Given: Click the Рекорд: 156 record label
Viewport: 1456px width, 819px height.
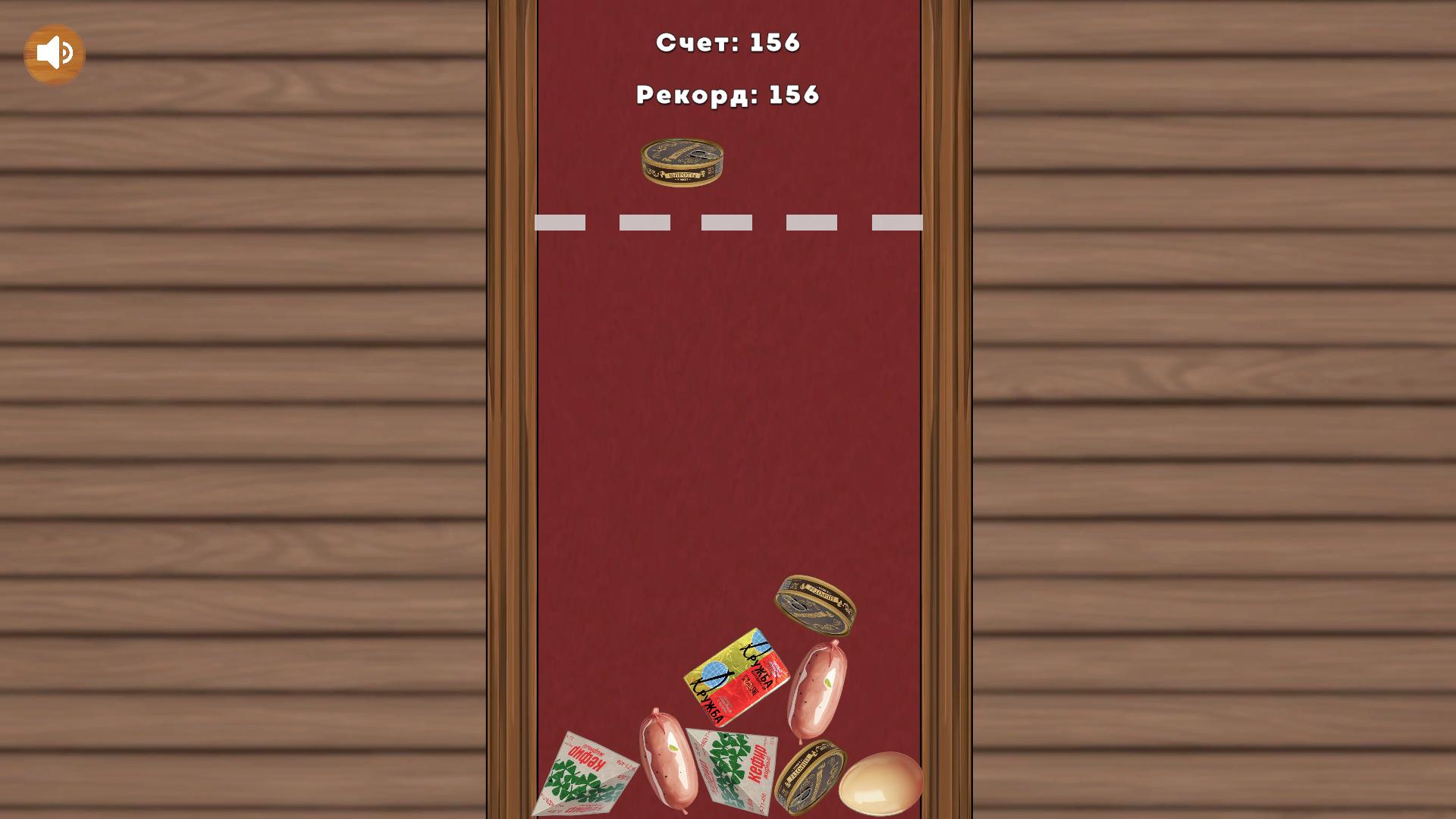Looking at the screenshot, I should 726,93.
